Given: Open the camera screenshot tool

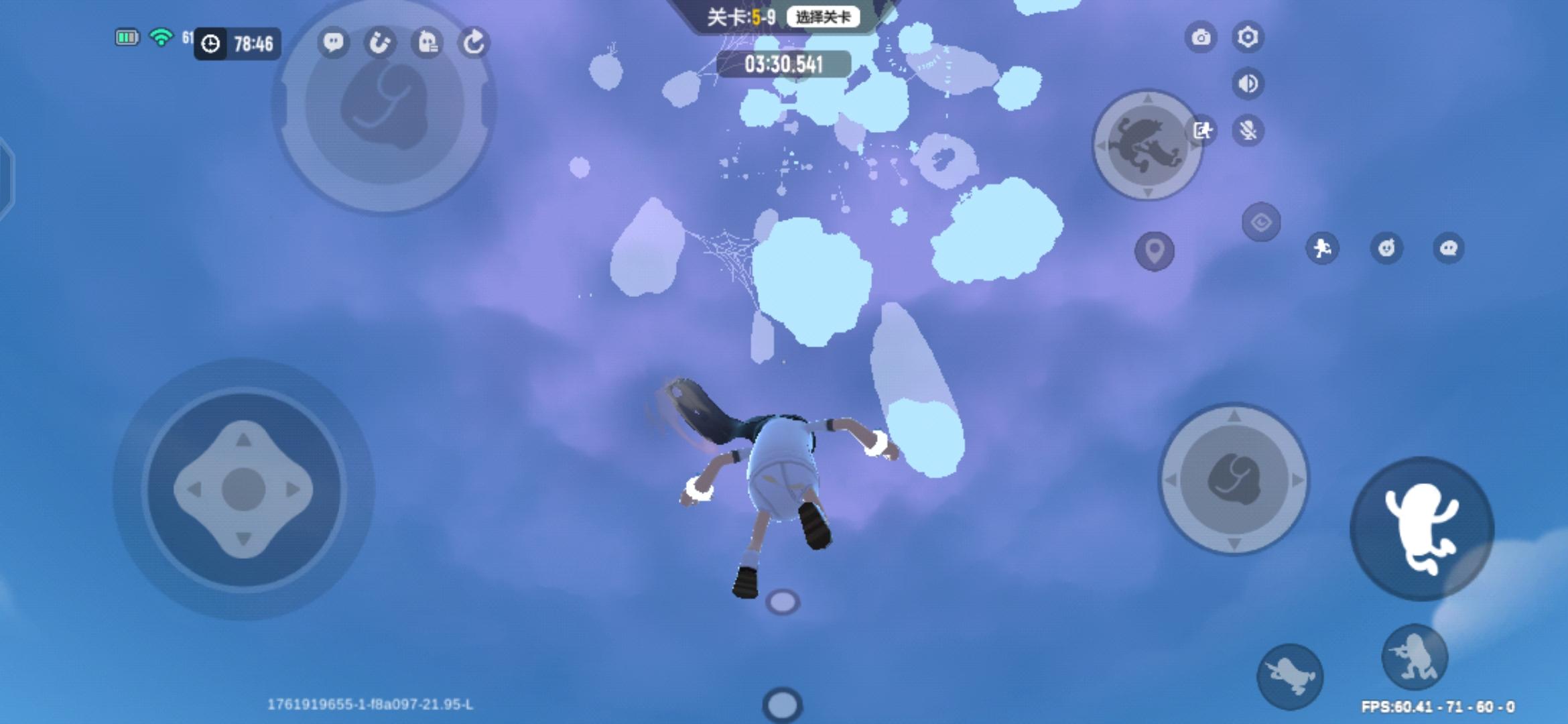Looking at the screenshot, I should pyautogui.click(x=1203, y=38).
